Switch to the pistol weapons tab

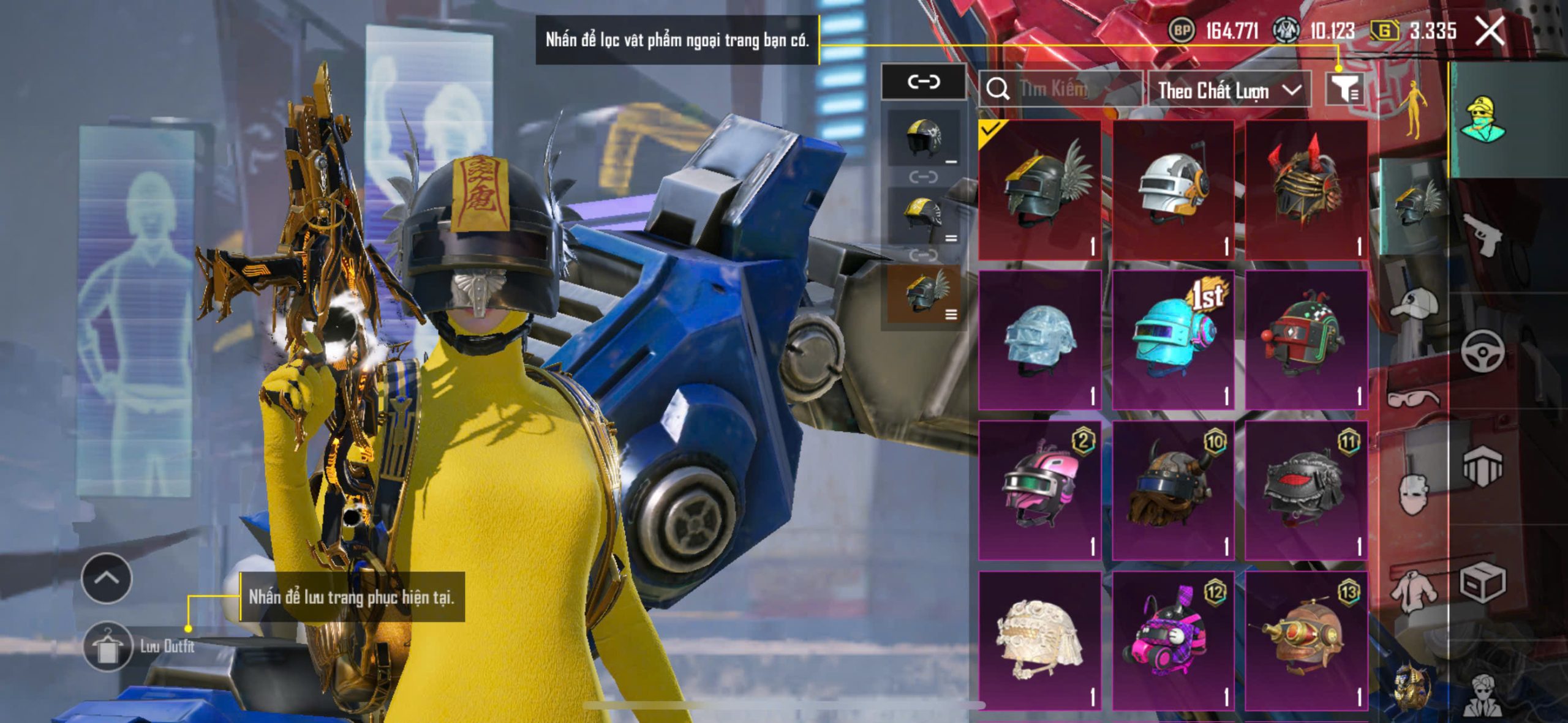tap(1482, 234)
